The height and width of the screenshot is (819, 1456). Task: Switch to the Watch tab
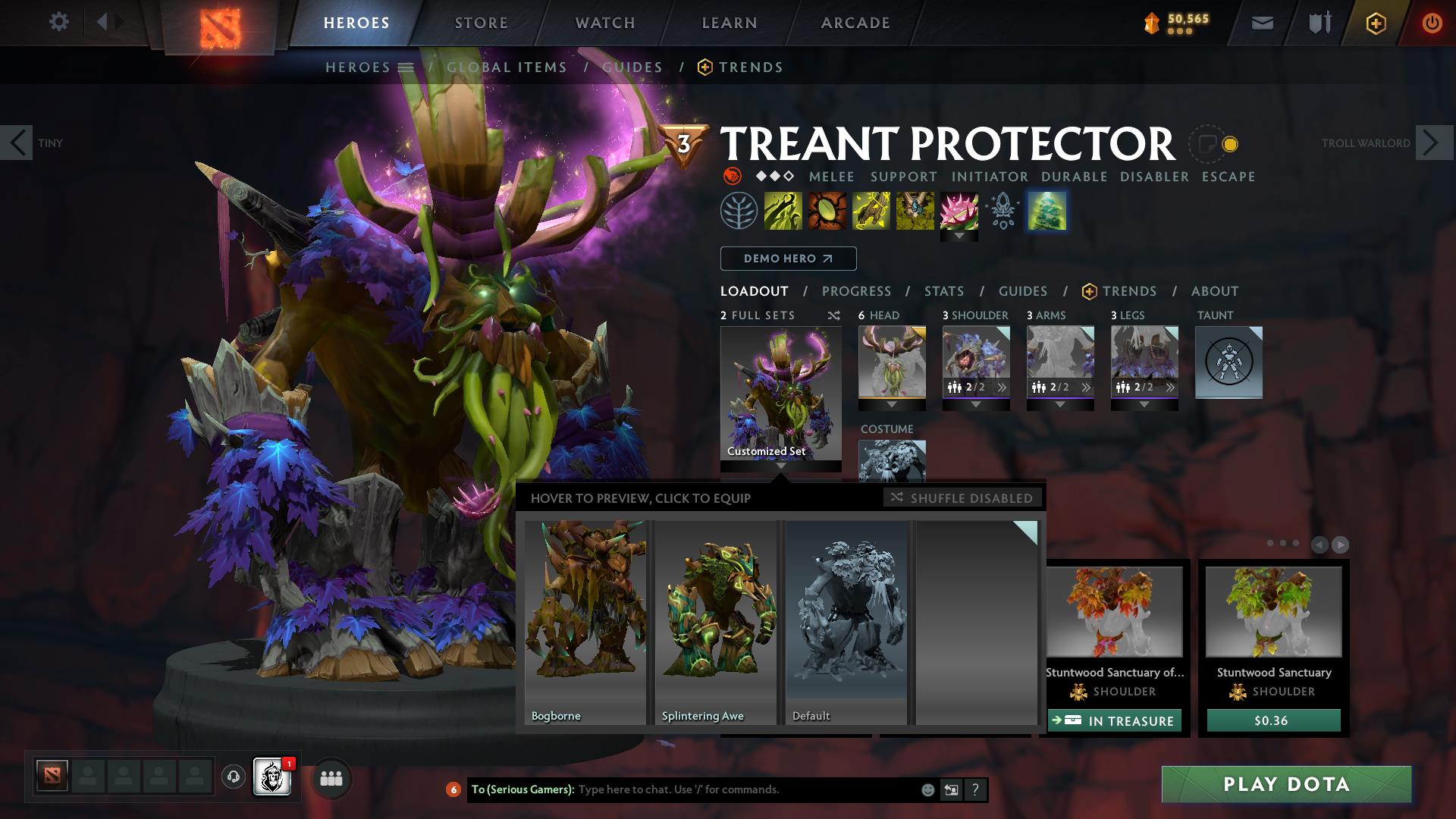click(604, 22)
